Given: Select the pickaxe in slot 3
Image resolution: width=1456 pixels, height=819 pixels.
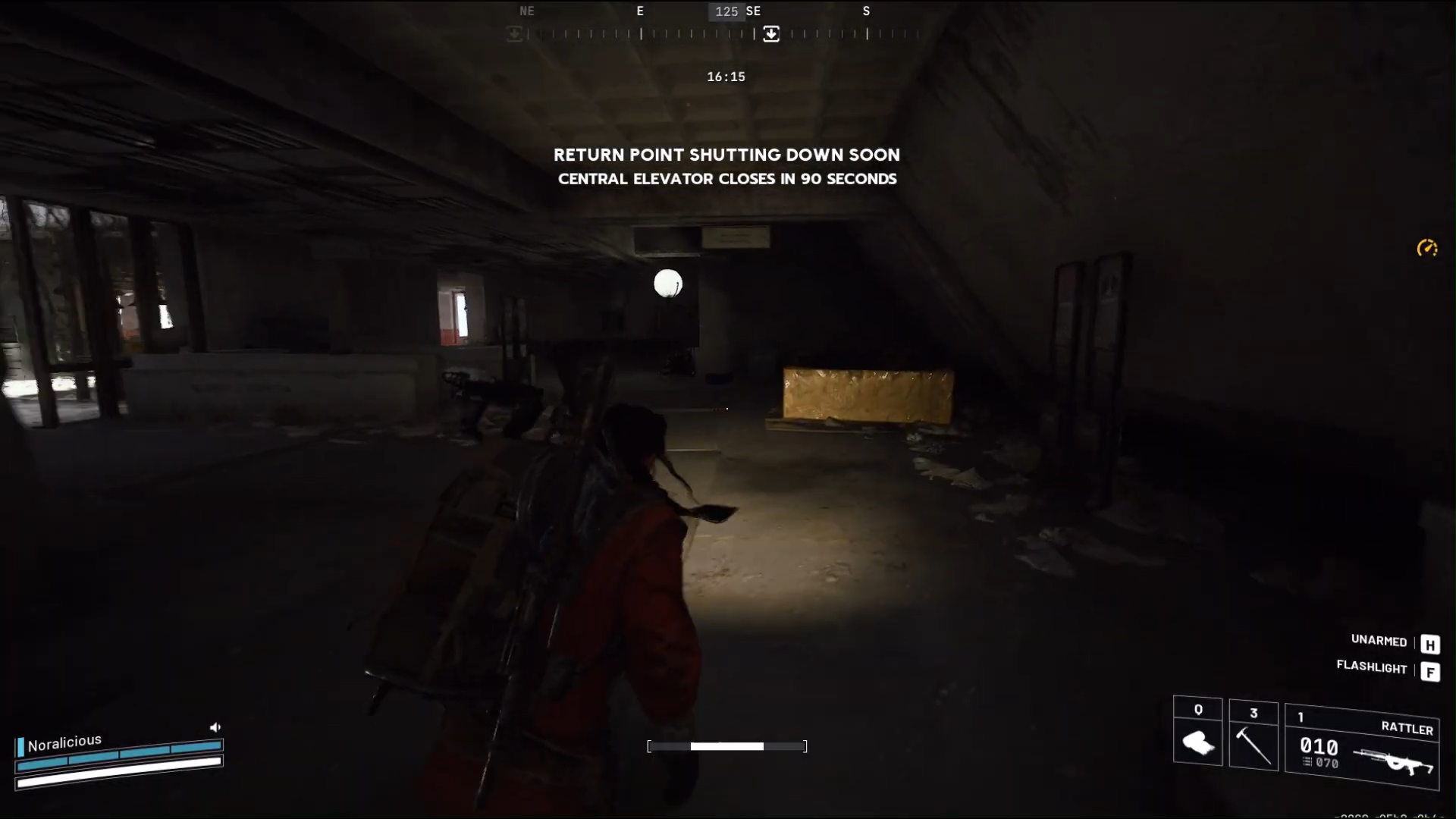Looking at the screenshot, I should (1254, 747).
